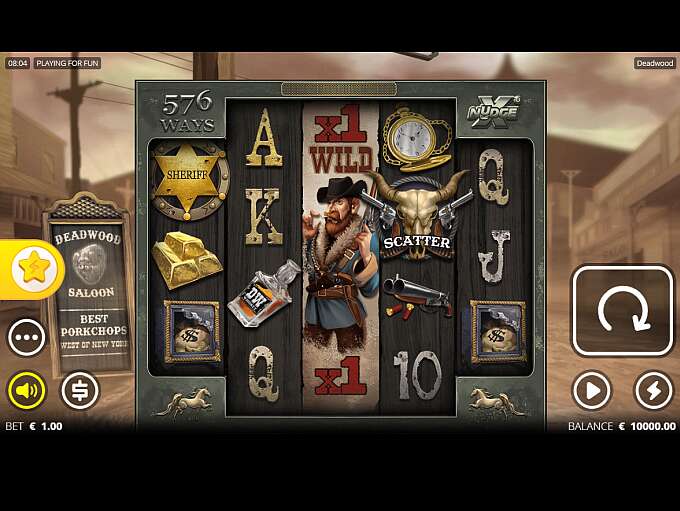Toggle the lightning bolt turbo mode

click(x=654, y=391)
